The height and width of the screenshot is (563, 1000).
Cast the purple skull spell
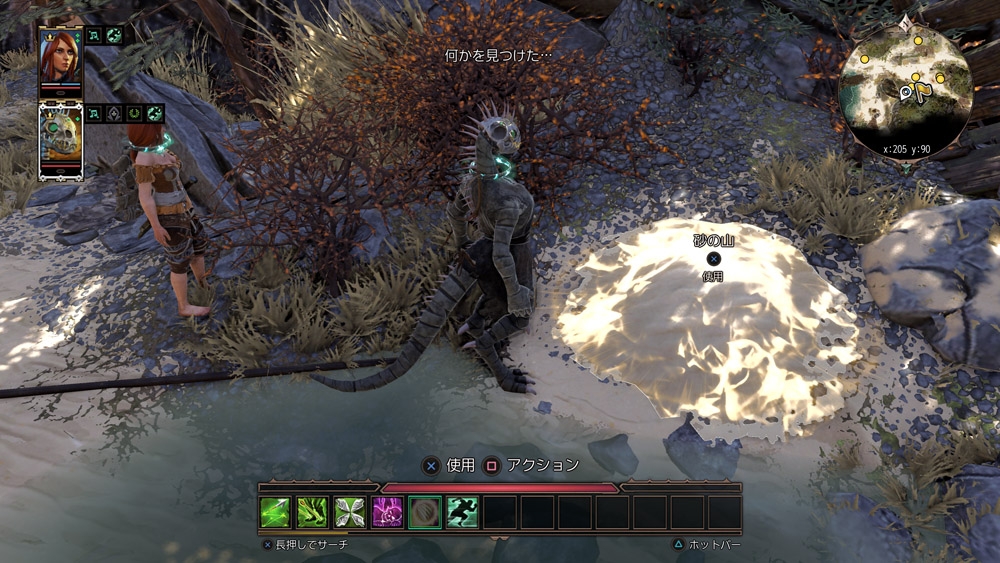(387, 512)
